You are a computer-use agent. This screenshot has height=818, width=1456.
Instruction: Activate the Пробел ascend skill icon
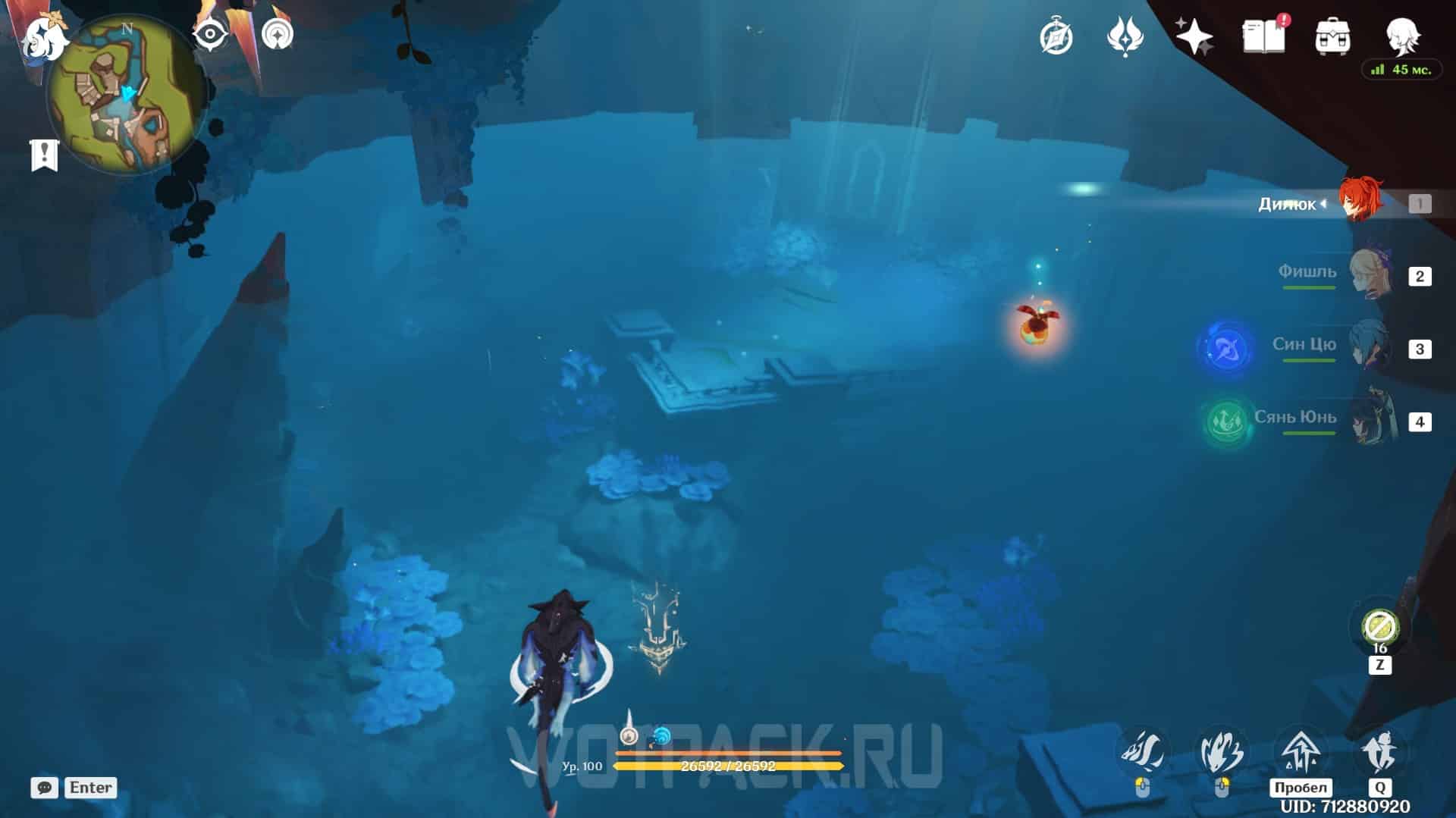[x=1300, y=753]
